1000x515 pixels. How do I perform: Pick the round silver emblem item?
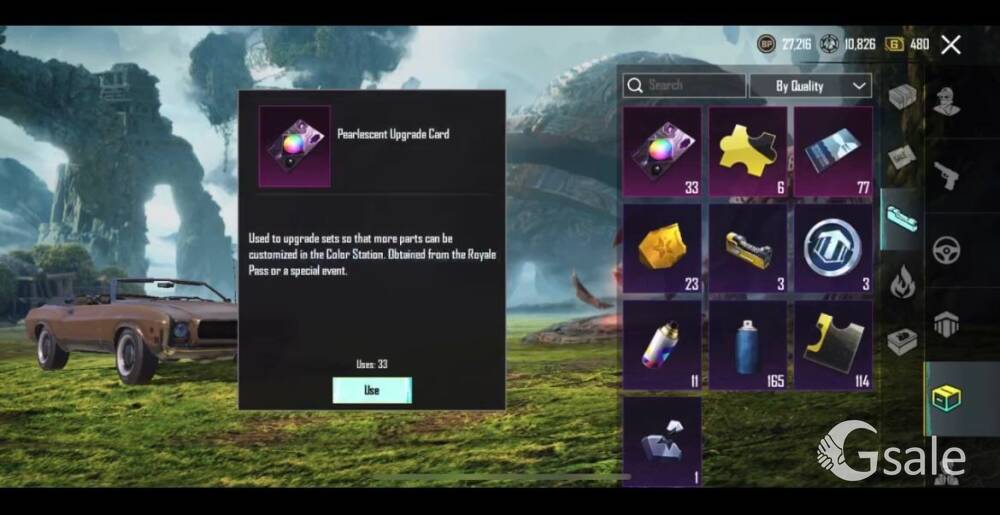(x=833, y=249)
